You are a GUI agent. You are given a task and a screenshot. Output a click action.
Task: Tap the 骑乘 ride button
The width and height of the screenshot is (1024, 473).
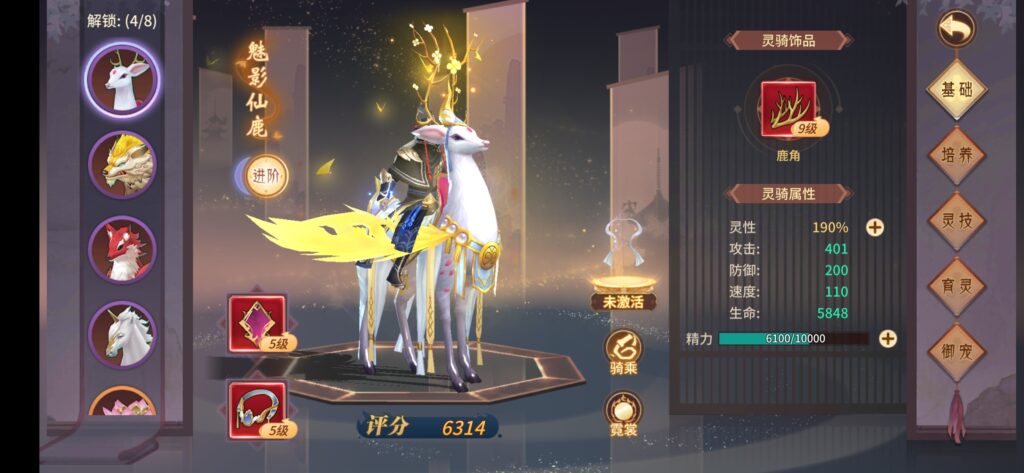click(x=623, y=352)
